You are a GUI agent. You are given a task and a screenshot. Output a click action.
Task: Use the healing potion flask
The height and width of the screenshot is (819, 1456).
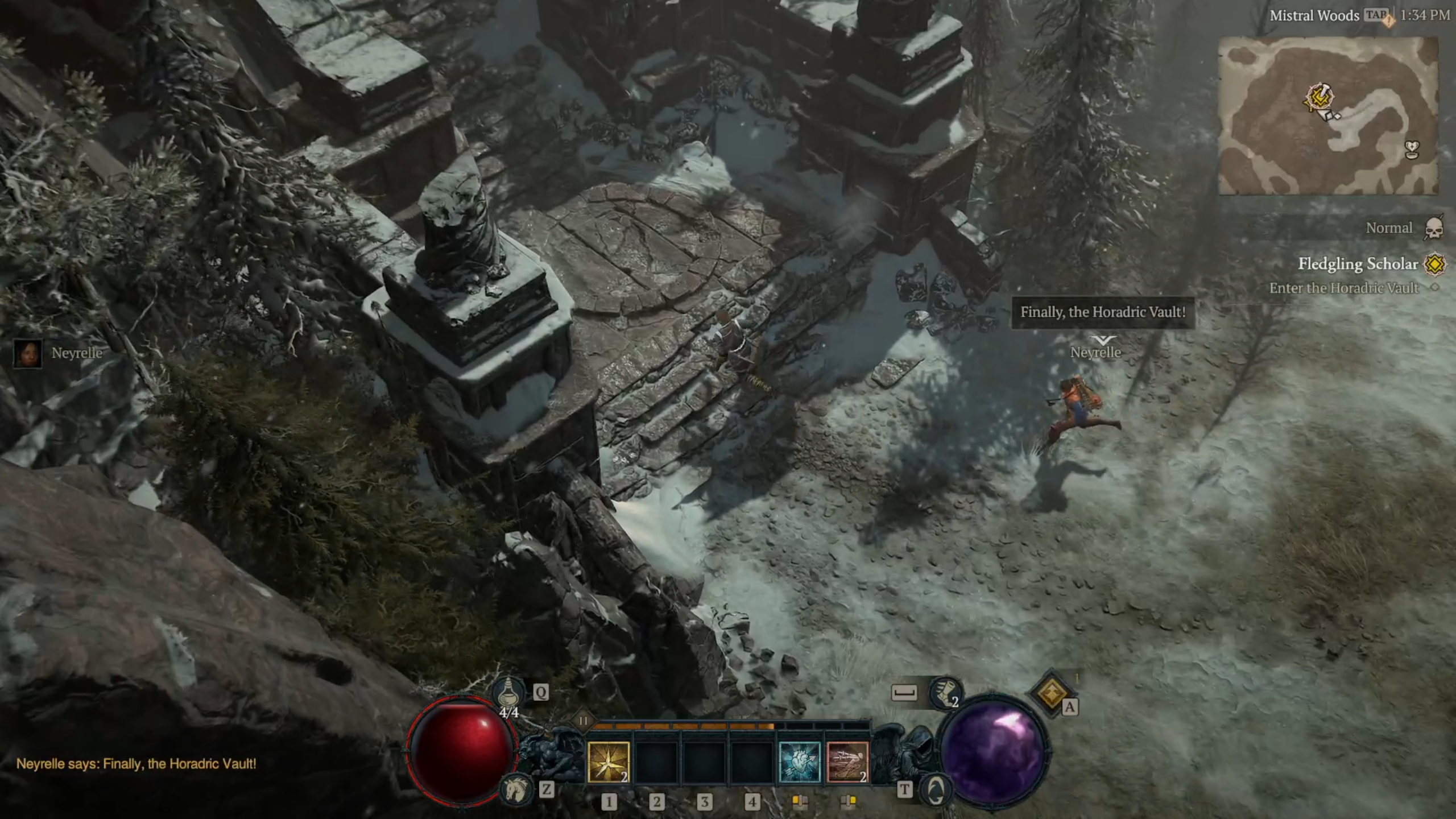tap(508, 692)
